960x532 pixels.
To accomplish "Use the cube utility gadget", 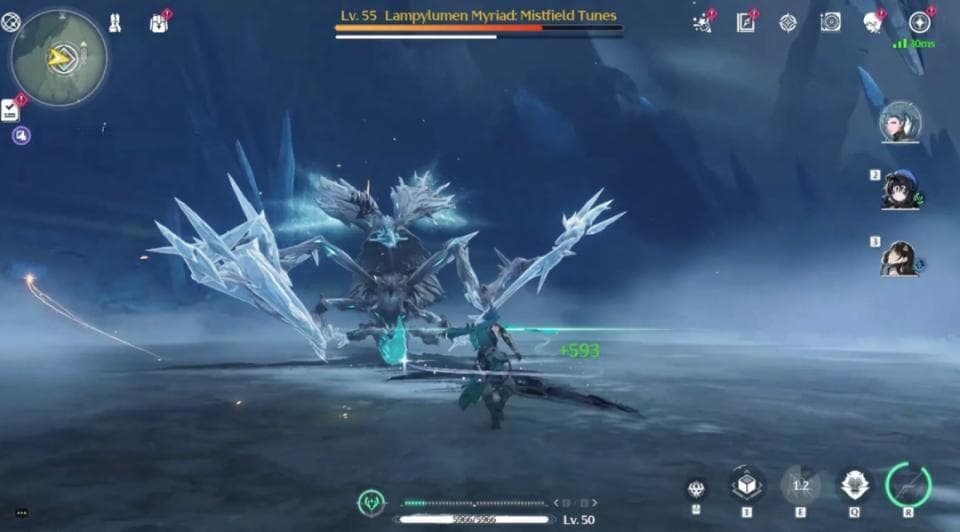I will (747, 485).
